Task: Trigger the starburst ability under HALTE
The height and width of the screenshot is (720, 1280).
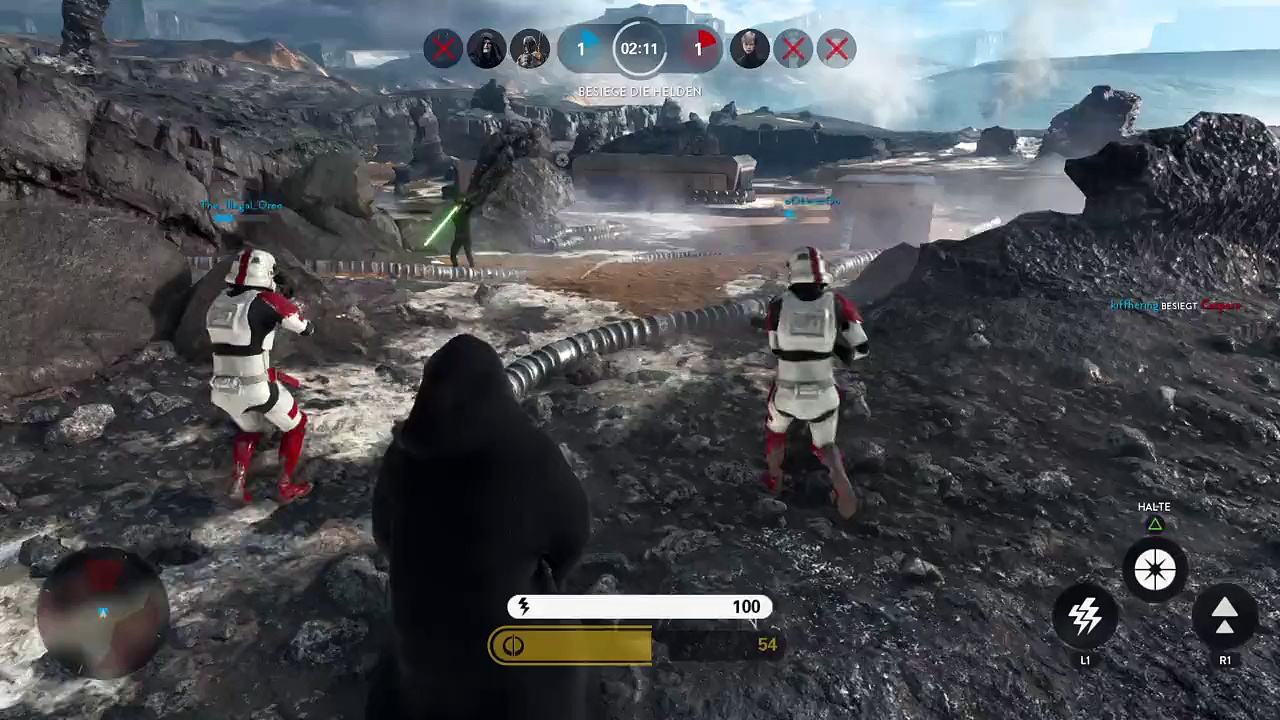Action: 1155,570
